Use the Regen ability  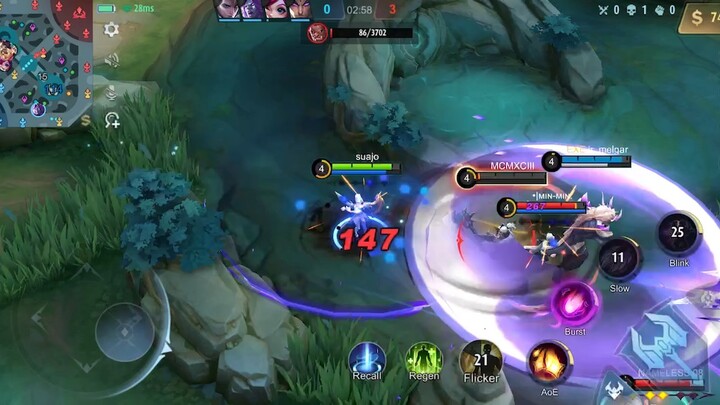424,361
